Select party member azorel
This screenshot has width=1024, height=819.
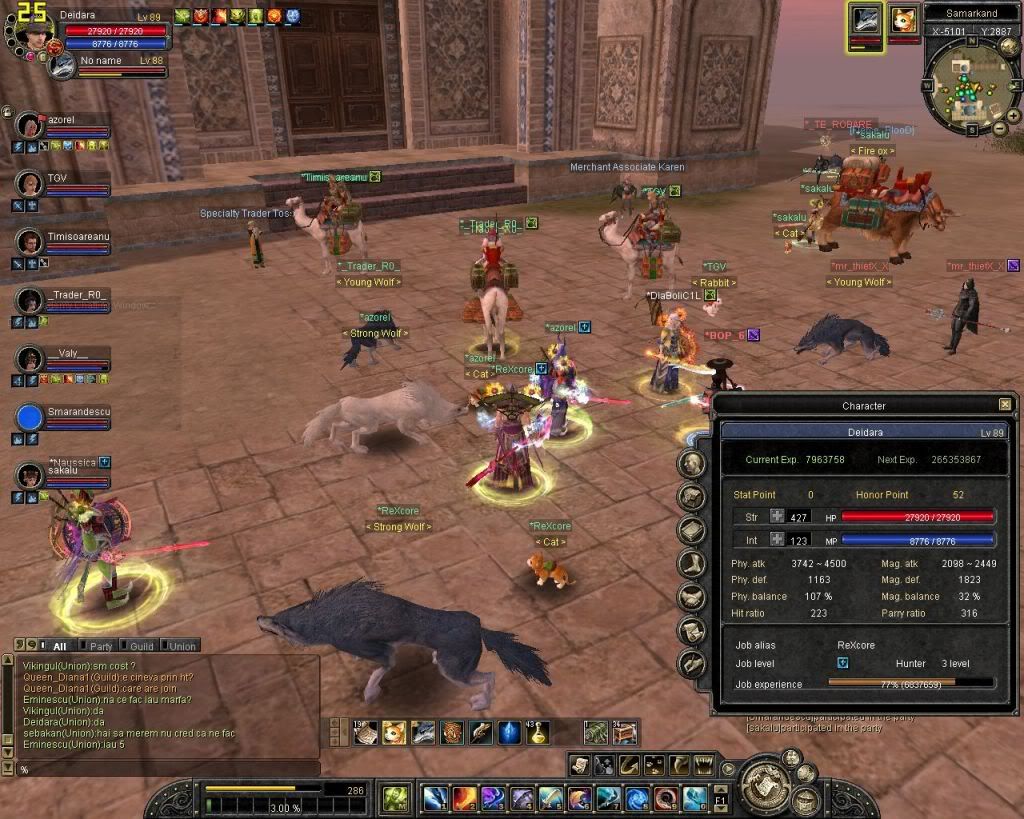coord(62,120)
